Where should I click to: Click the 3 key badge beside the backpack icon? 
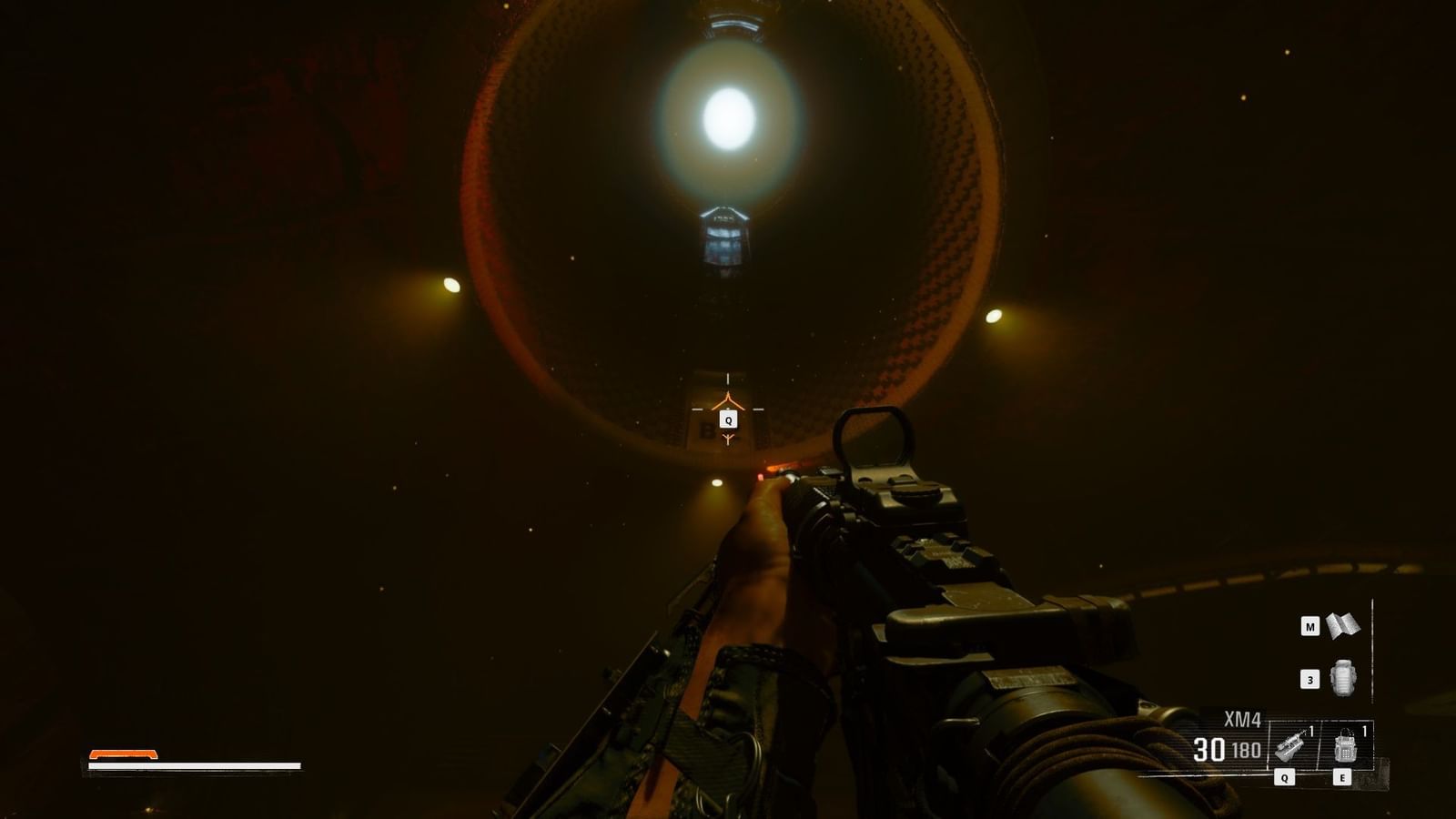pyautogui.click(x=1309, y=680)
